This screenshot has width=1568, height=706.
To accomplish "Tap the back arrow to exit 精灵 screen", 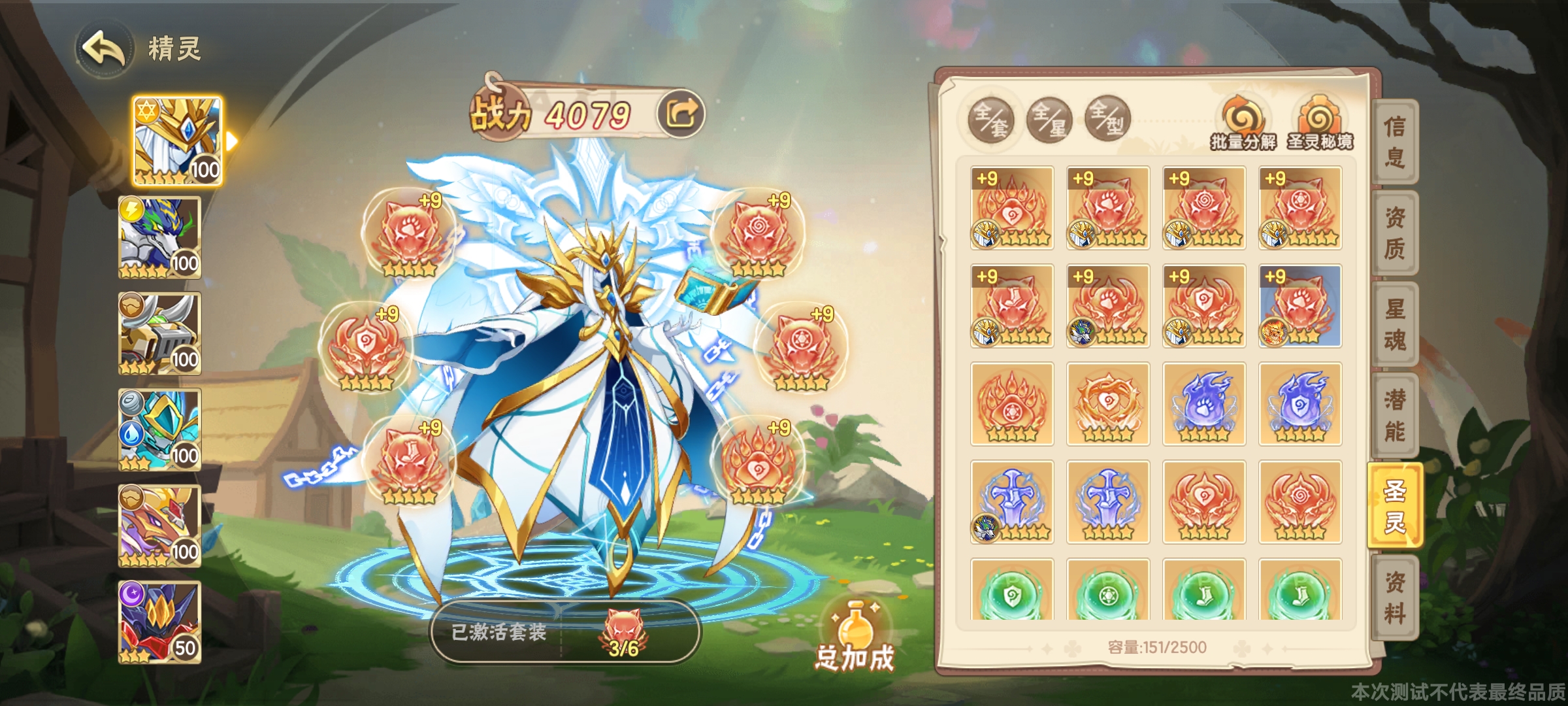I will click(x=106, y=46).
